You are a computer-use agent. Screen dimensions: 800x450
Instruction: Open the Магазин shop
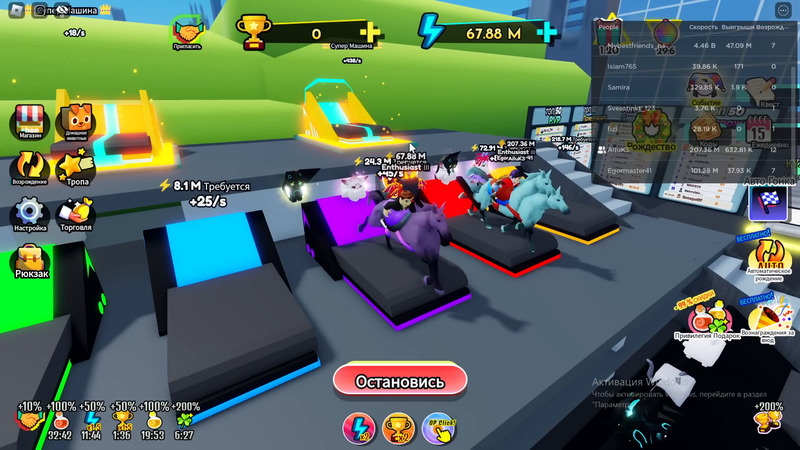coord(30,123)
